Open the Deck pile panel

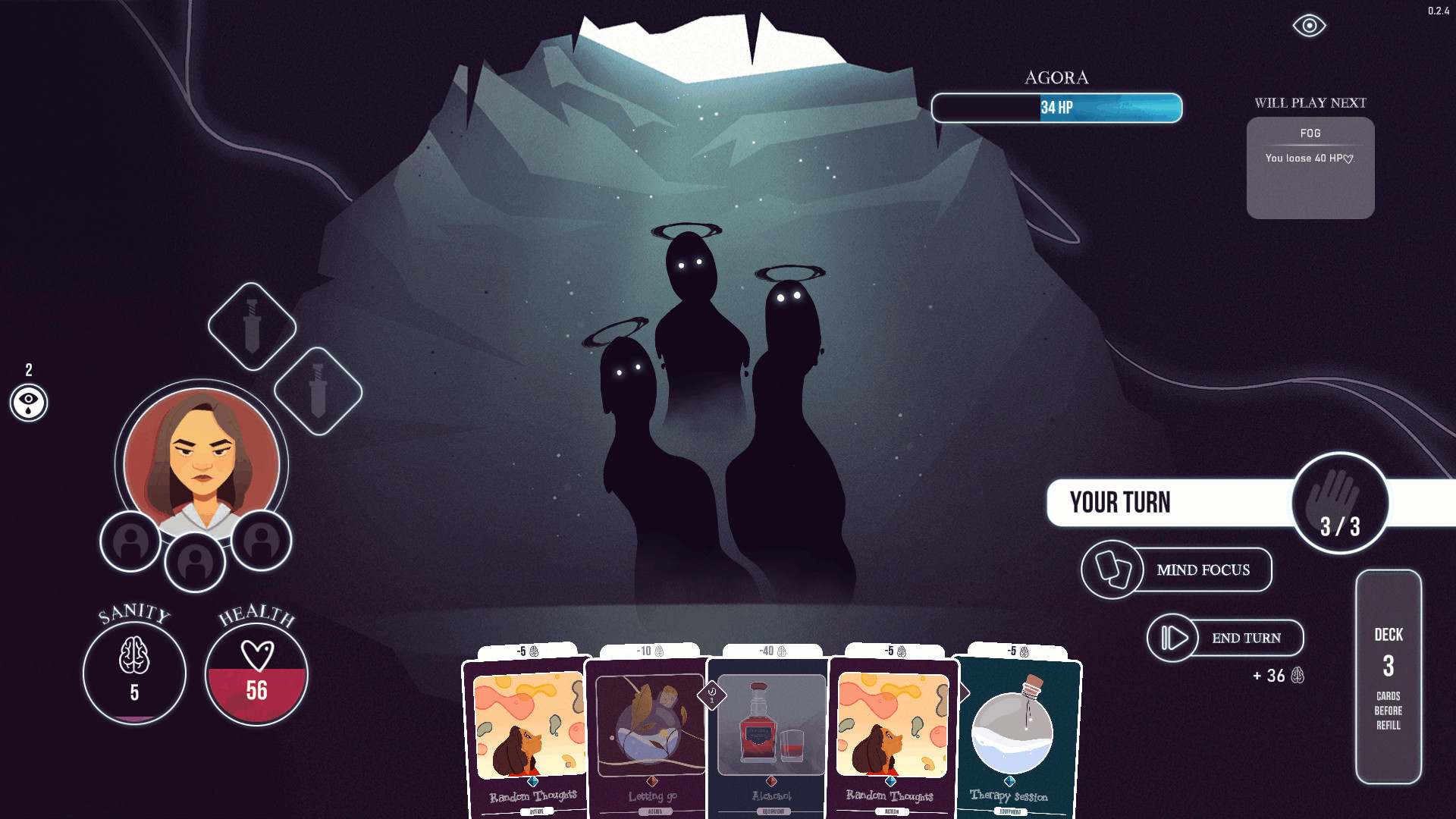1388,676
